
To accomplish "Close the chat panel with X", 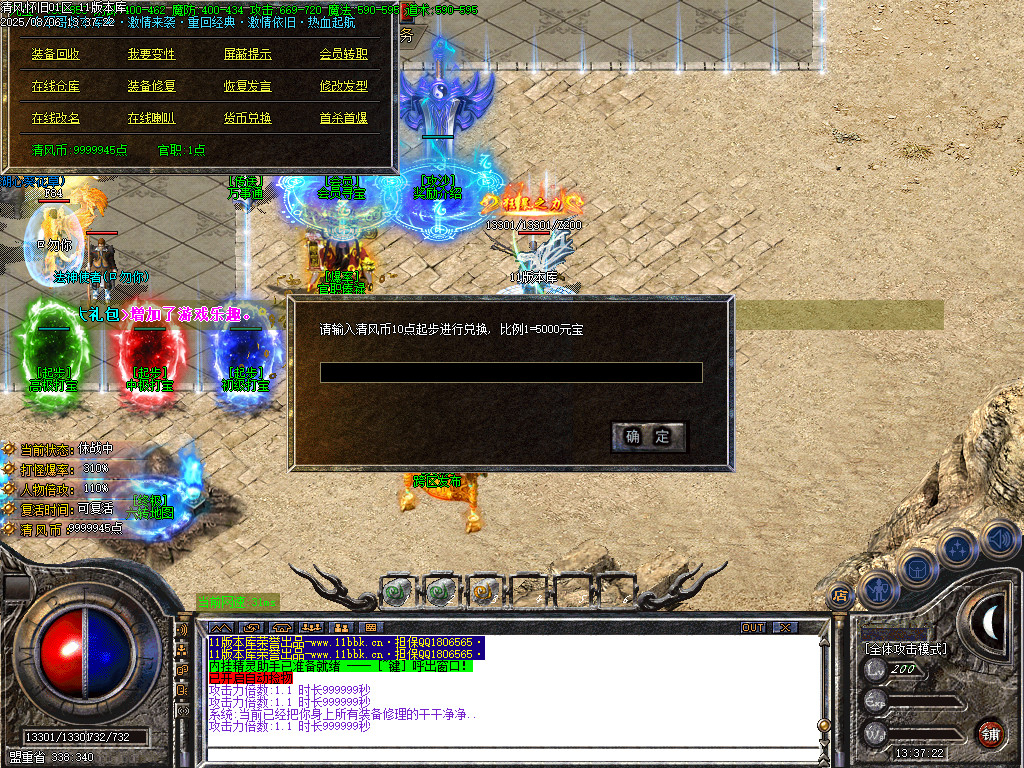I will 786,627.
